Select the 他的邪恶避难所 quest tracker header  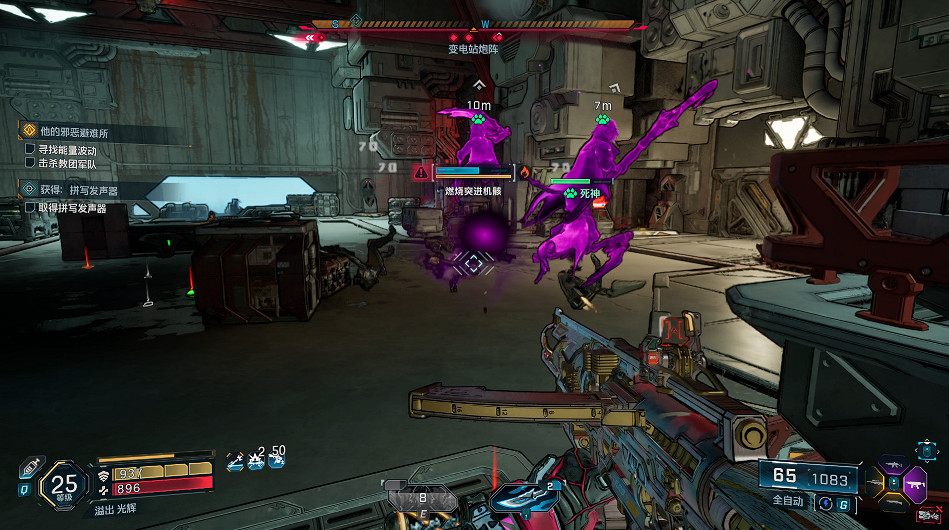[x=75, y=131]
